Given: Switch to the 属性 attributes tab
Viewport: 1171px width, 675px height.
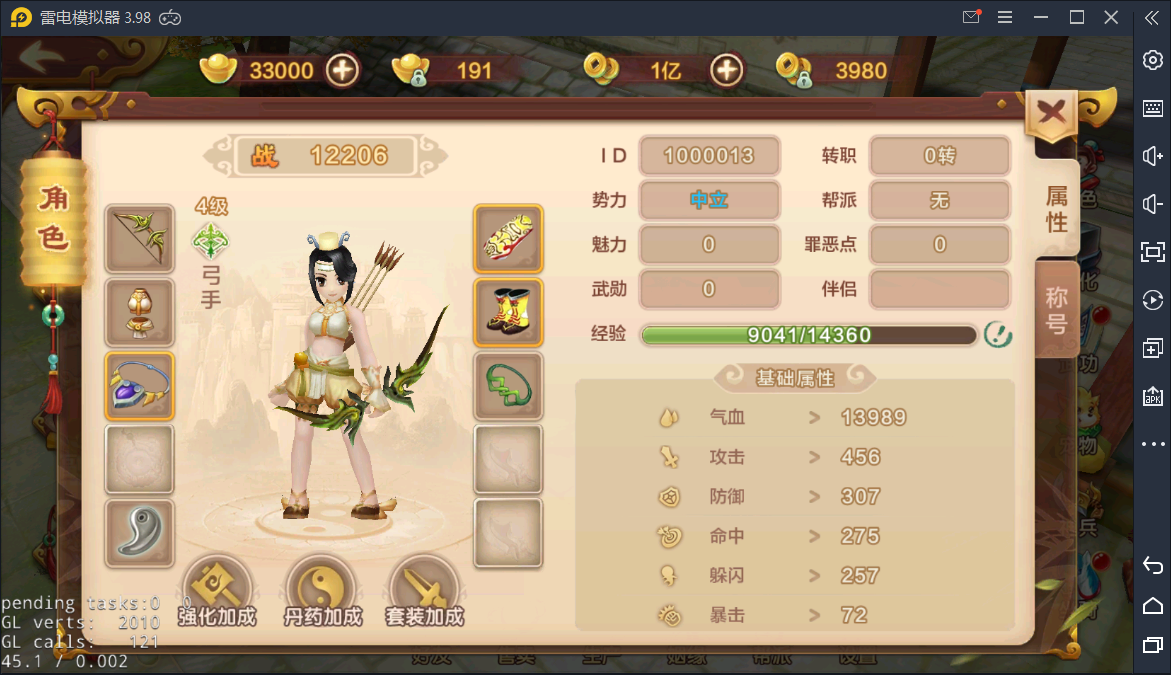Looking at the screenshot, I should 1057,208.
